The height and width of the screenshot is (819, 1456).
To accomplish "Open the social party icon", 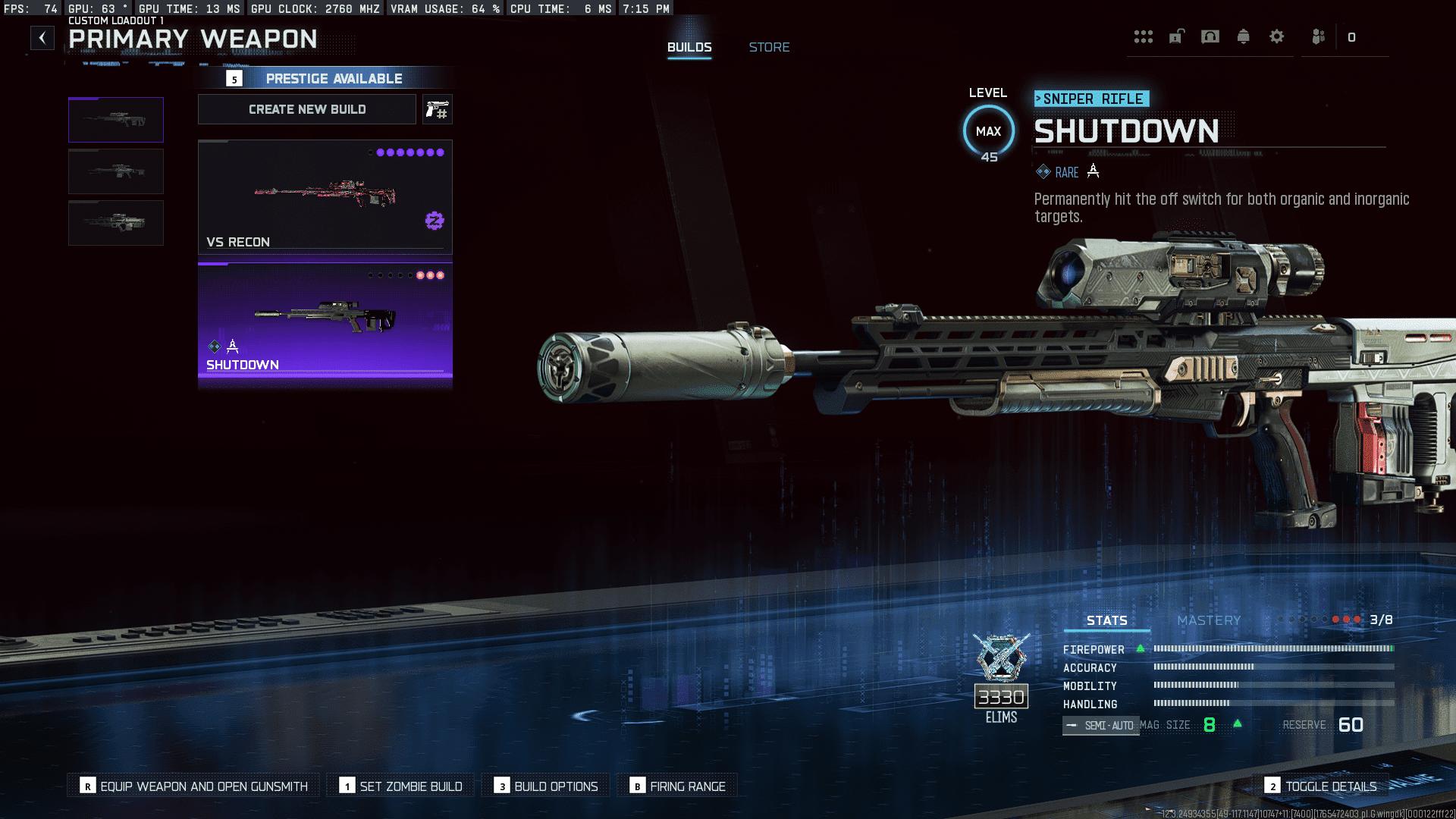I will tap(1319, 37).
